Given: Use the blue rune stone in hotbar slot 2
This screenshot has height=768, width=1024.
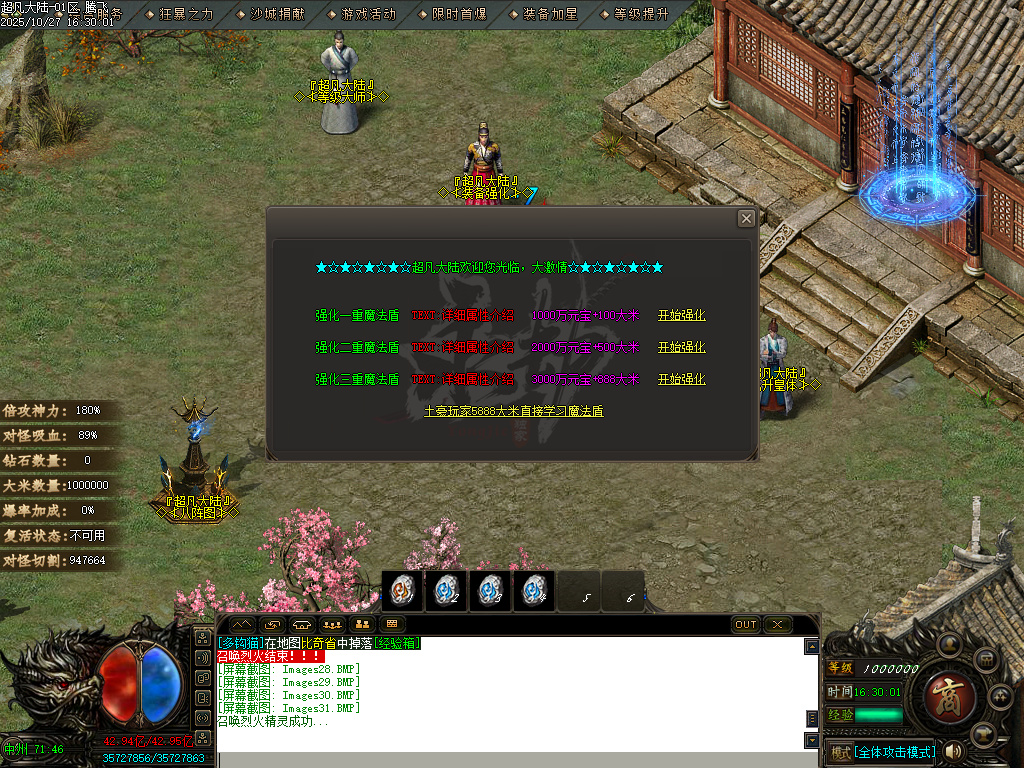Looking at the screenshot, I should [x=446, y=591].
